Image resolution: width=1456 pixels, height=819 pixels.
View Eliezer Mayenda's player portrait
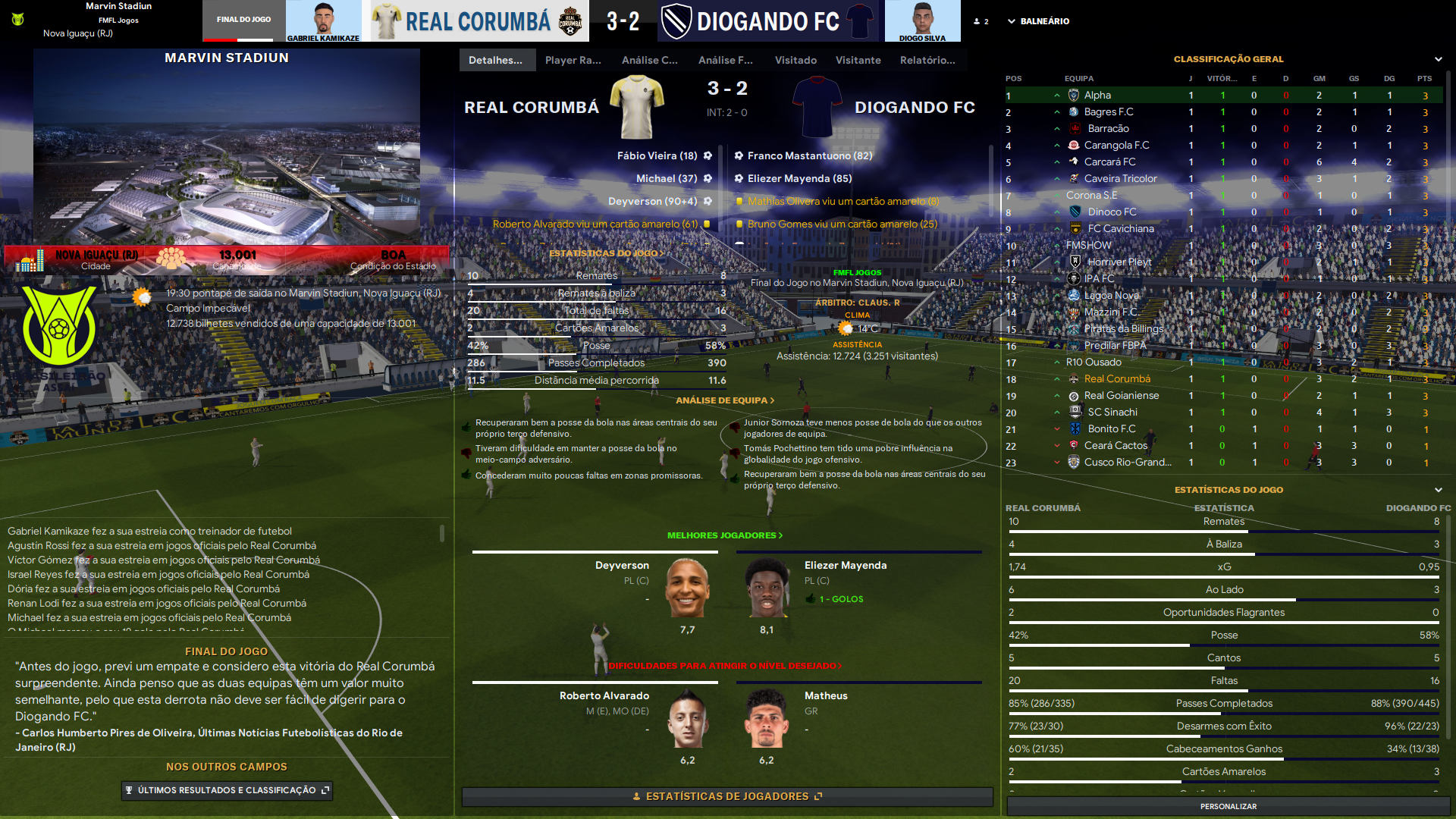tap(767, 588)
